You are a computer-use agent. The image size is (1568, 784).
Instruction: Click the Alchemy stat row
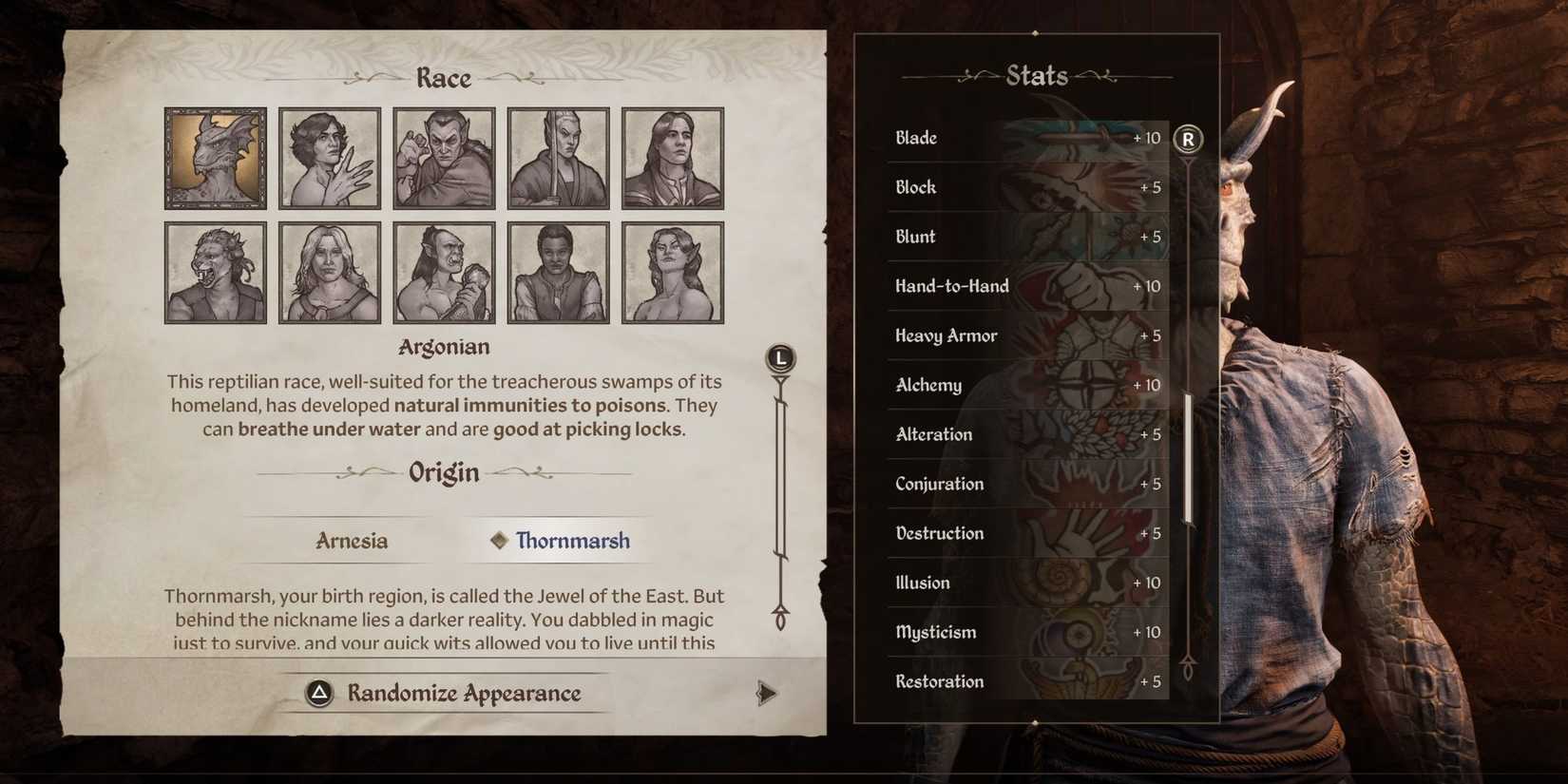[x=1026, y=385]
